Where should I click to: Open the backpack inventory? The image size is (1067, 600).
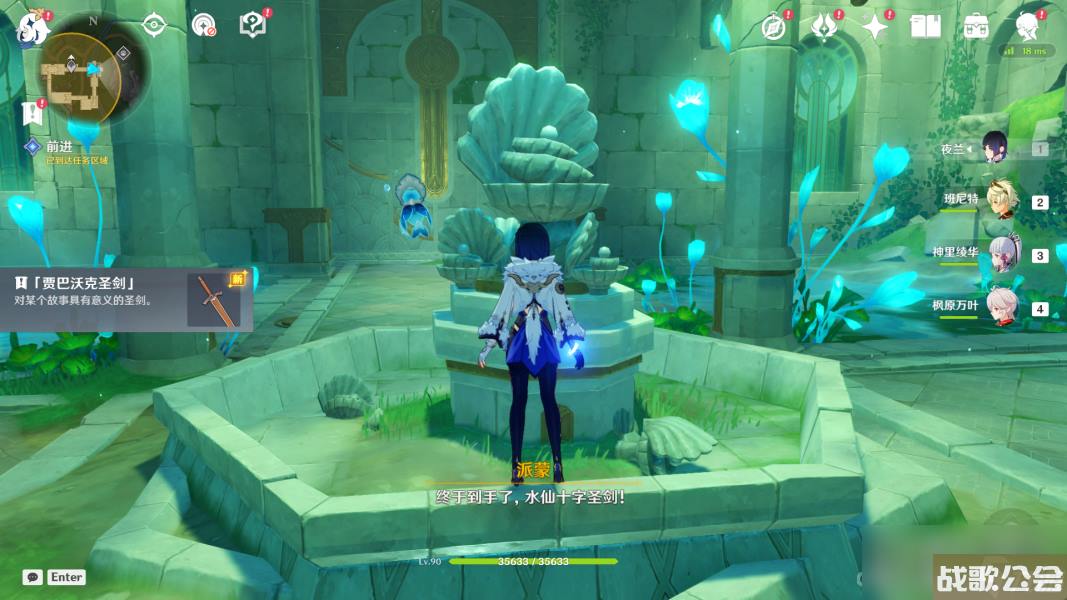pos(977,27)
